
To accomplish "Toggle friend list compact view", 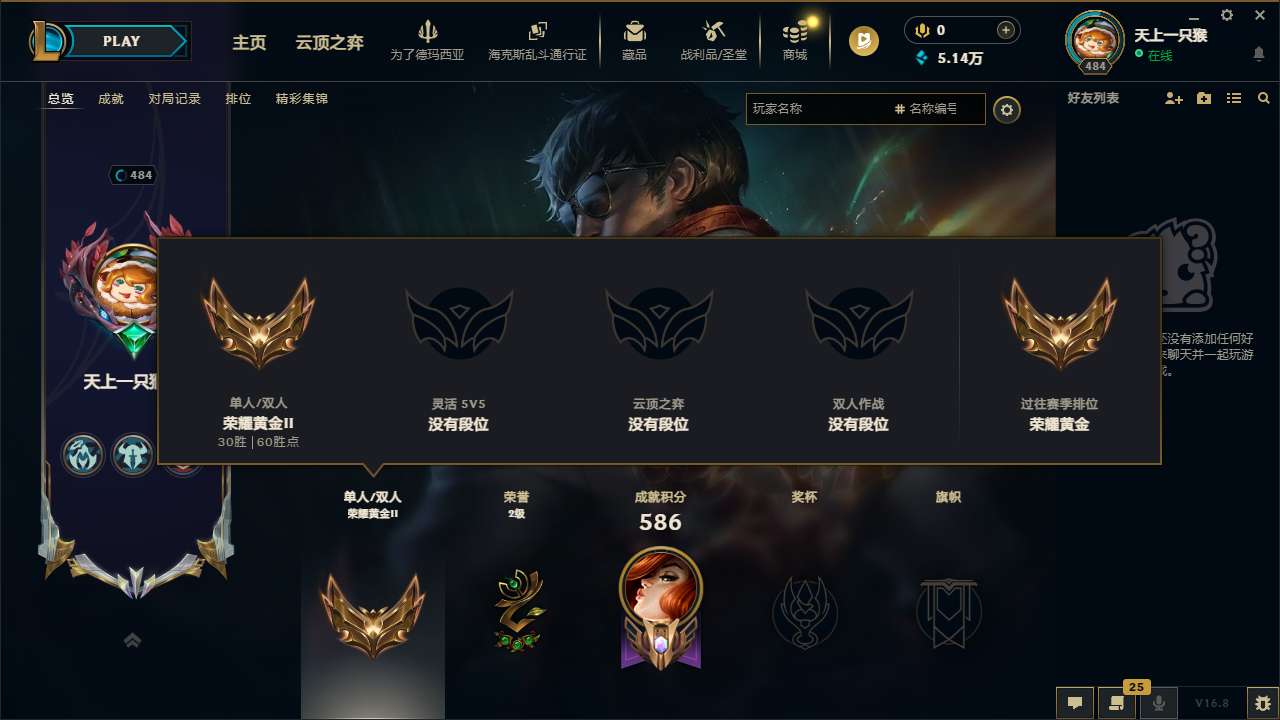I will click(1233, 98).
